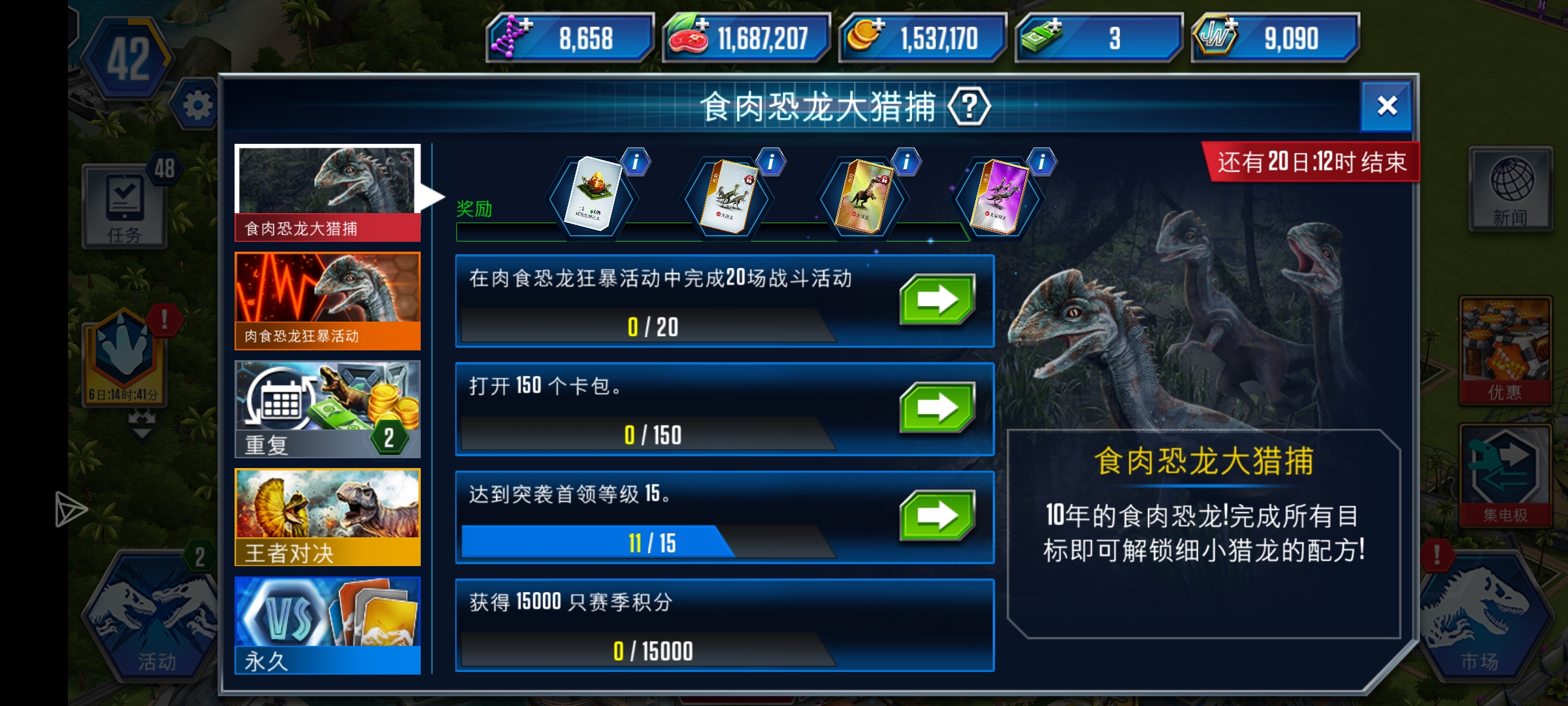Select the 王者对决 event in the sidebar
This screenshot has width=1568, height=706.
click(327, 516)
